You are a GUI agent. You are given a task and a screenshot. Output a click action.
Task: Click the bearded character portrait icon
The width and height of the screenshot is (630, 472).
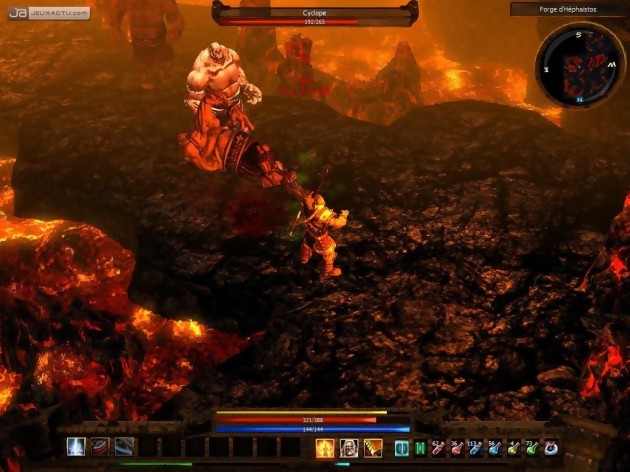(349, 448)
